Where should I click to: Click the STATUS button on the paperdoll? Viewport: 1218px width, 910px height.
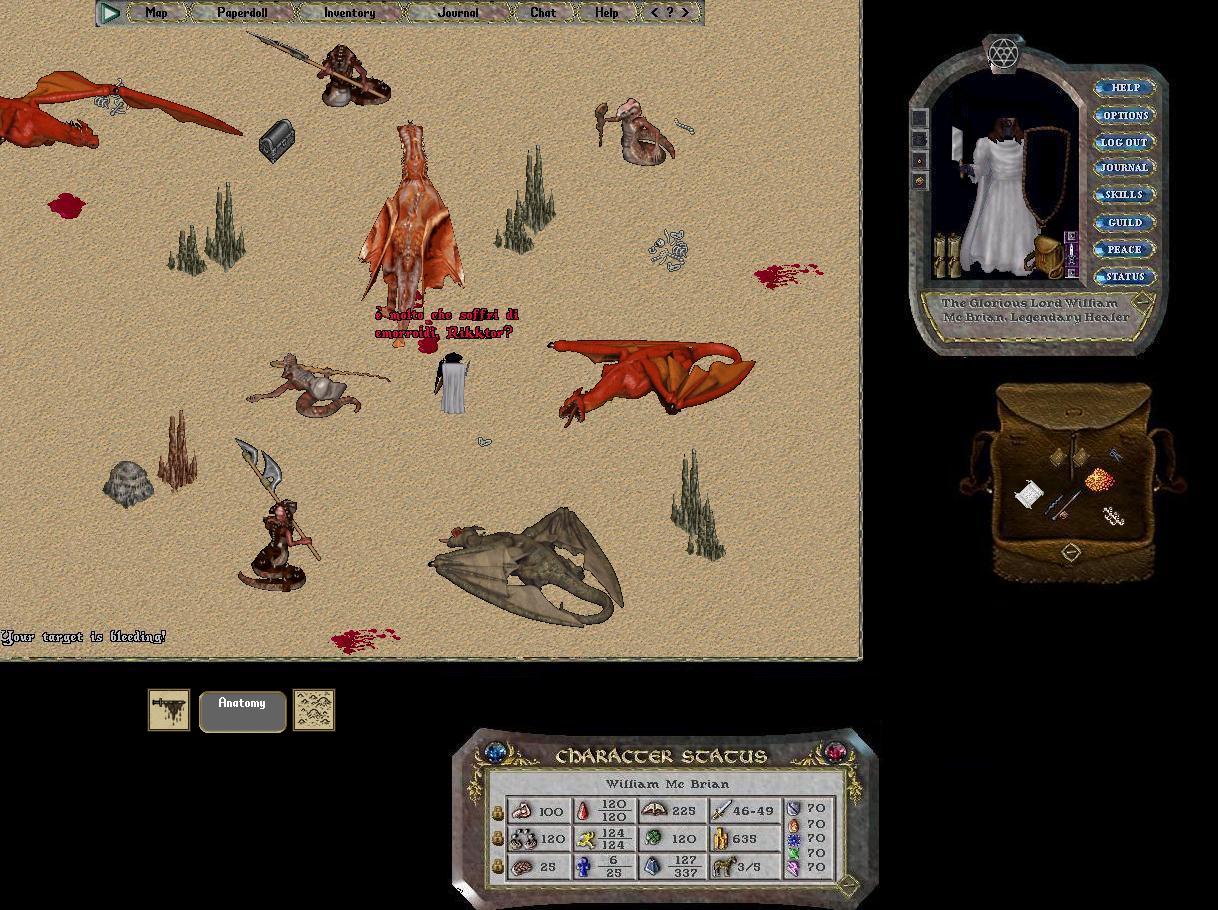click(1125, 276)
